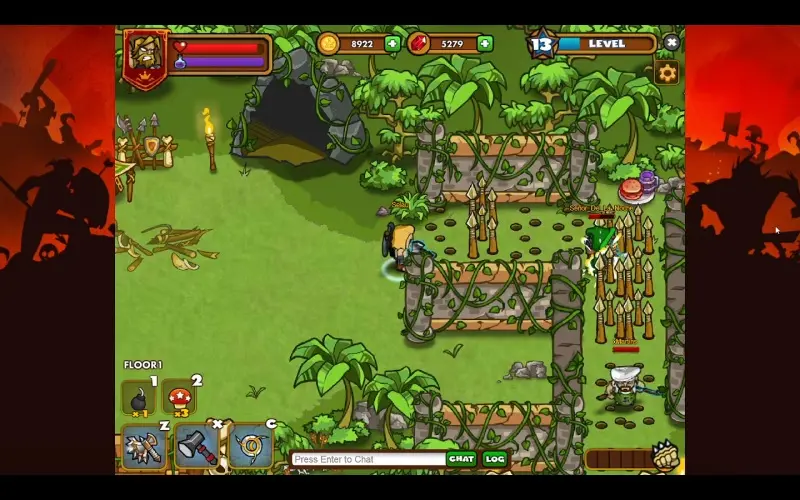Image resolution: width=800 pixels, height=500 pixels.
Task: Open the Log panel
Action: coord(495,459)
